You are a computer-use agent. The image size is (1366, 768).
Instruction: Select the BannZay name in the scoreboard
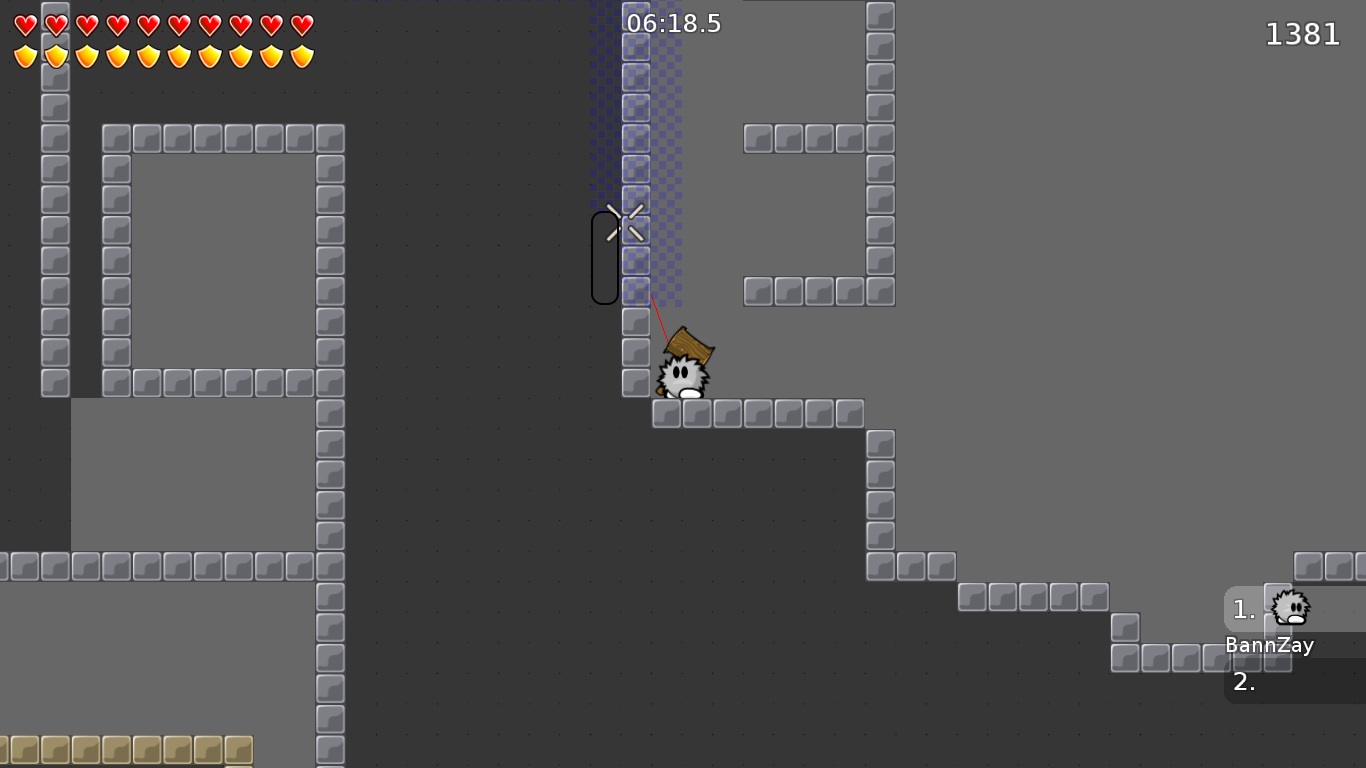coord(1270,645)
